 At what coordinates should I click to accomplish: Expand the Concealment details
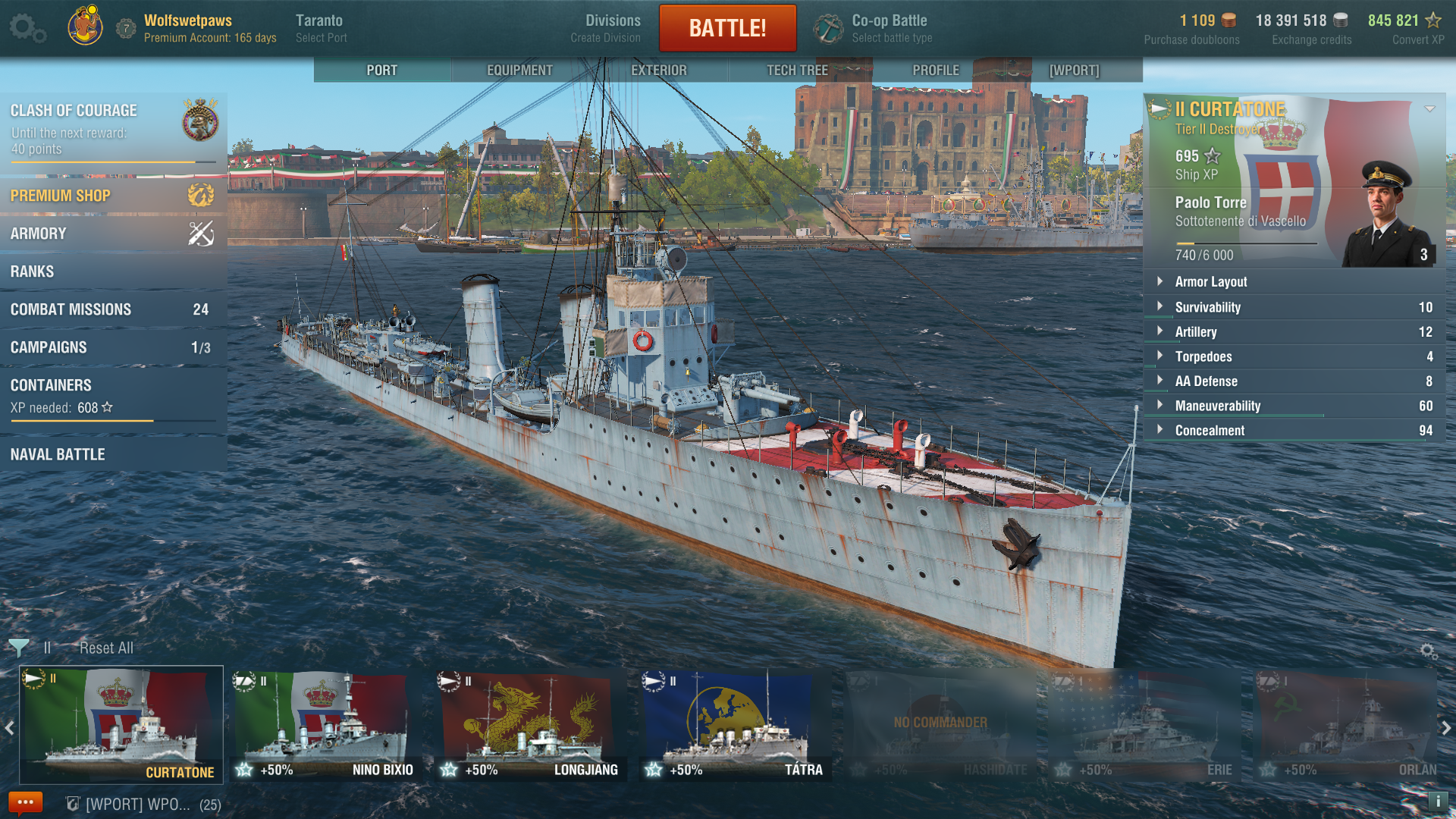1210,430
